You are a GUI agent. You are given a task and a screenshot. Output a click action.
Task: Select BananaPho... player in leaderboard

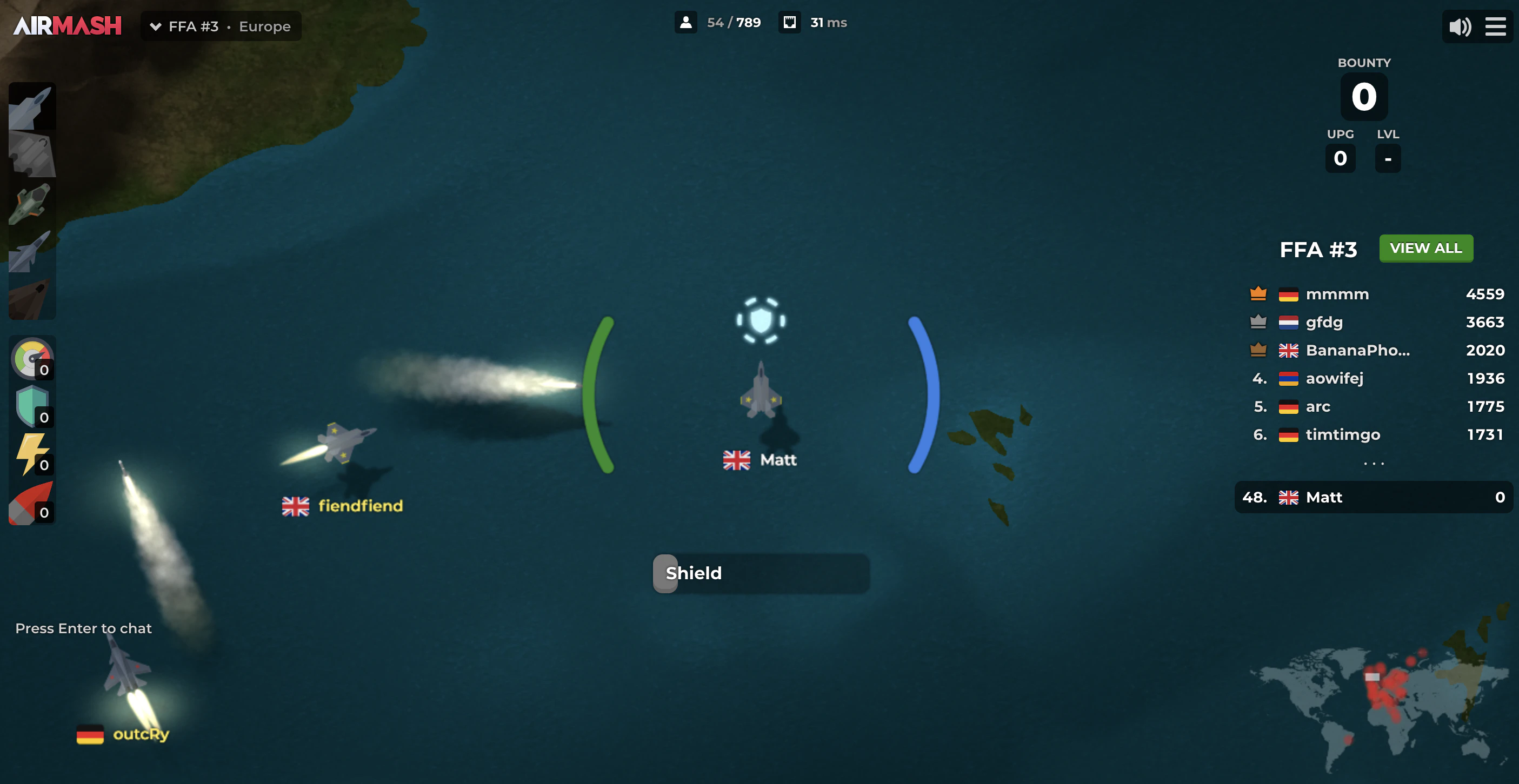pos(1357,350)
